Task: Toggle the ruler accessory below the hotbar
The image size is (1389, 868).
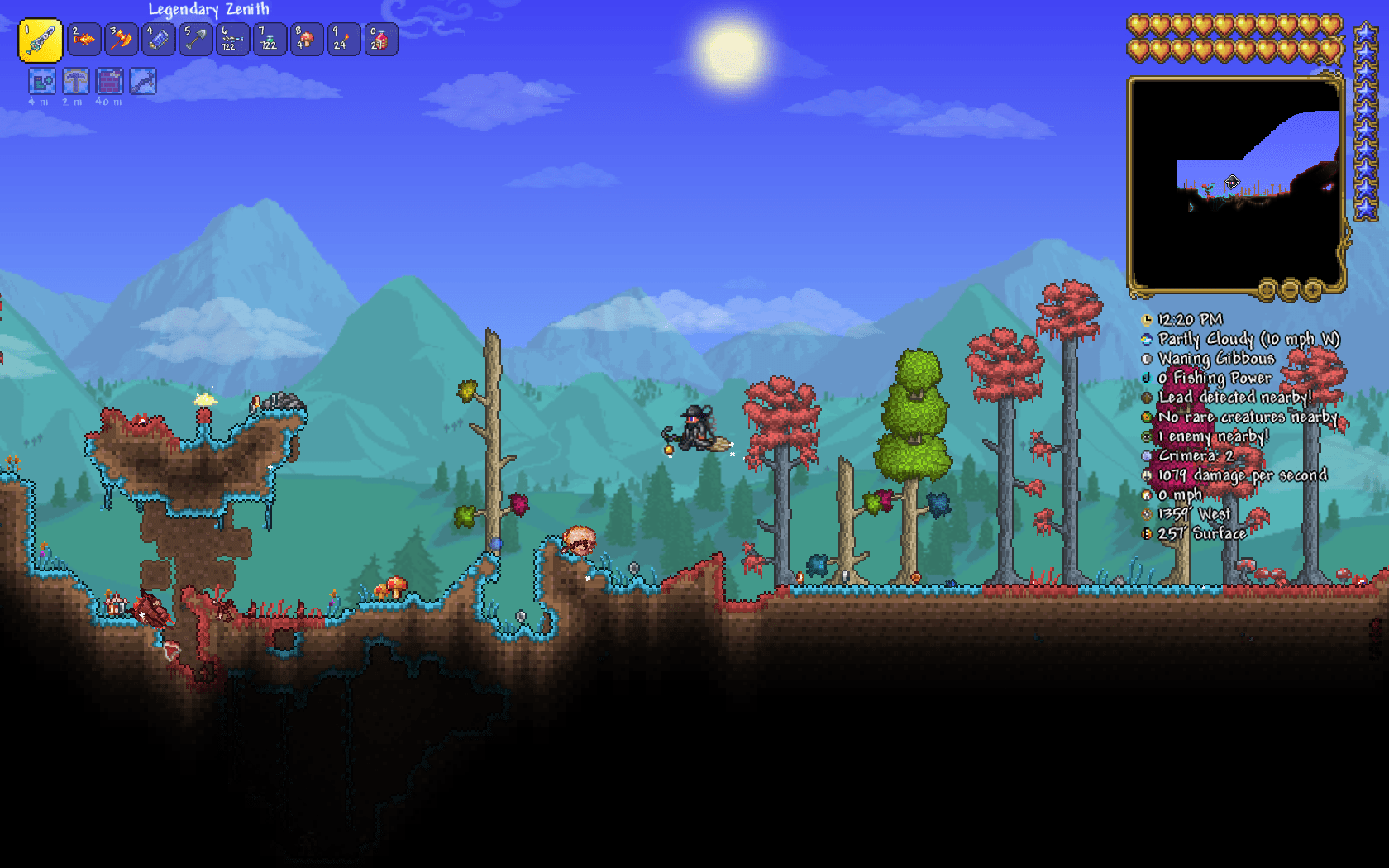Action: point(142,83)
